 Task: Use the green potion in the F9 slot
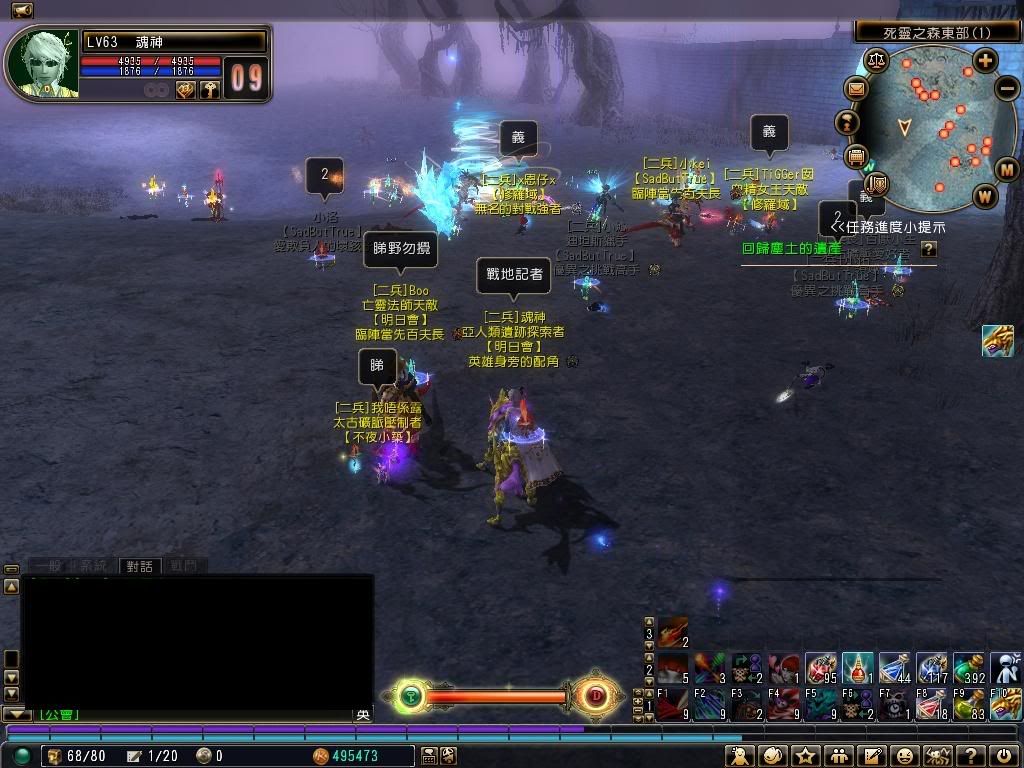coord(969,705)
